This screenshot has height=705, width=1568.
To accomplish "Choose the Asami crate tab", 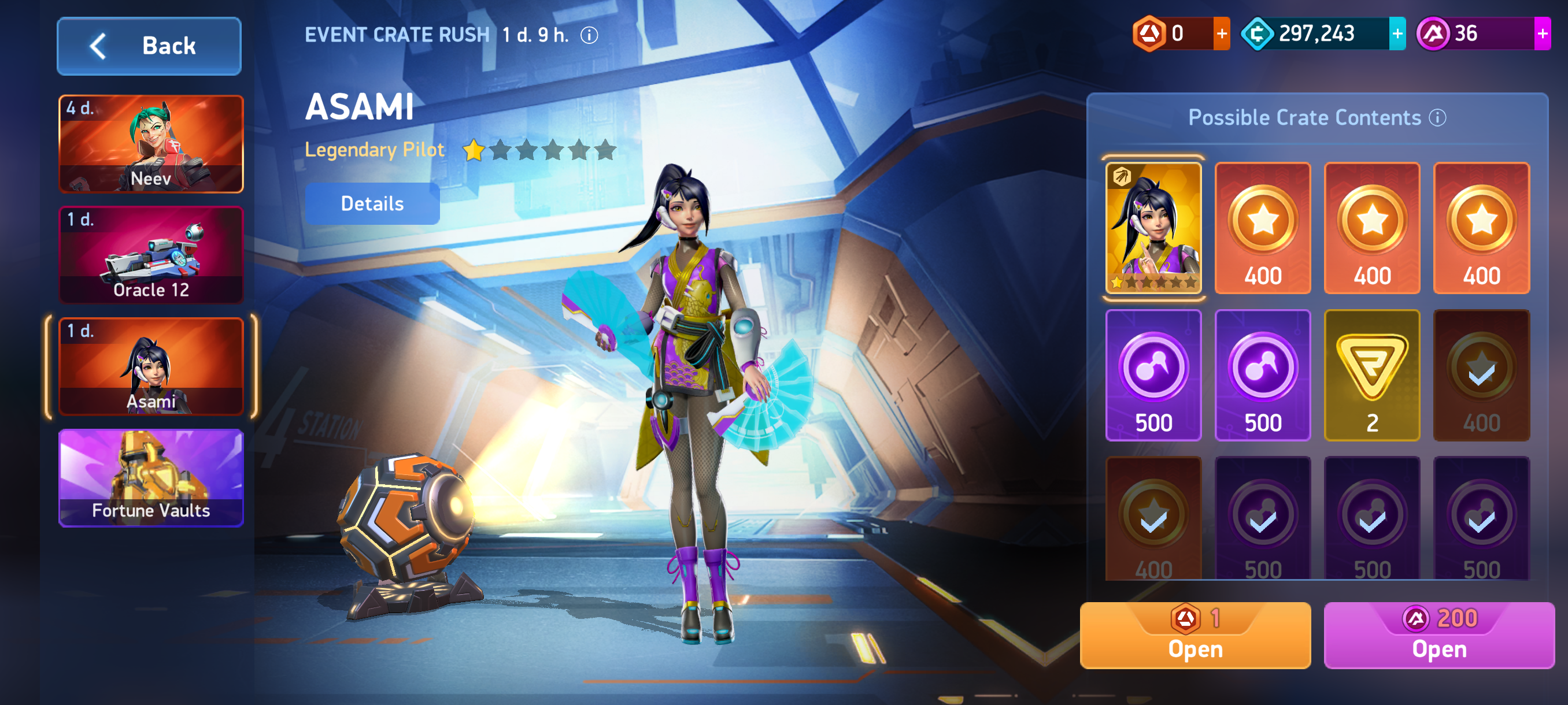I will tap(151, 367).
